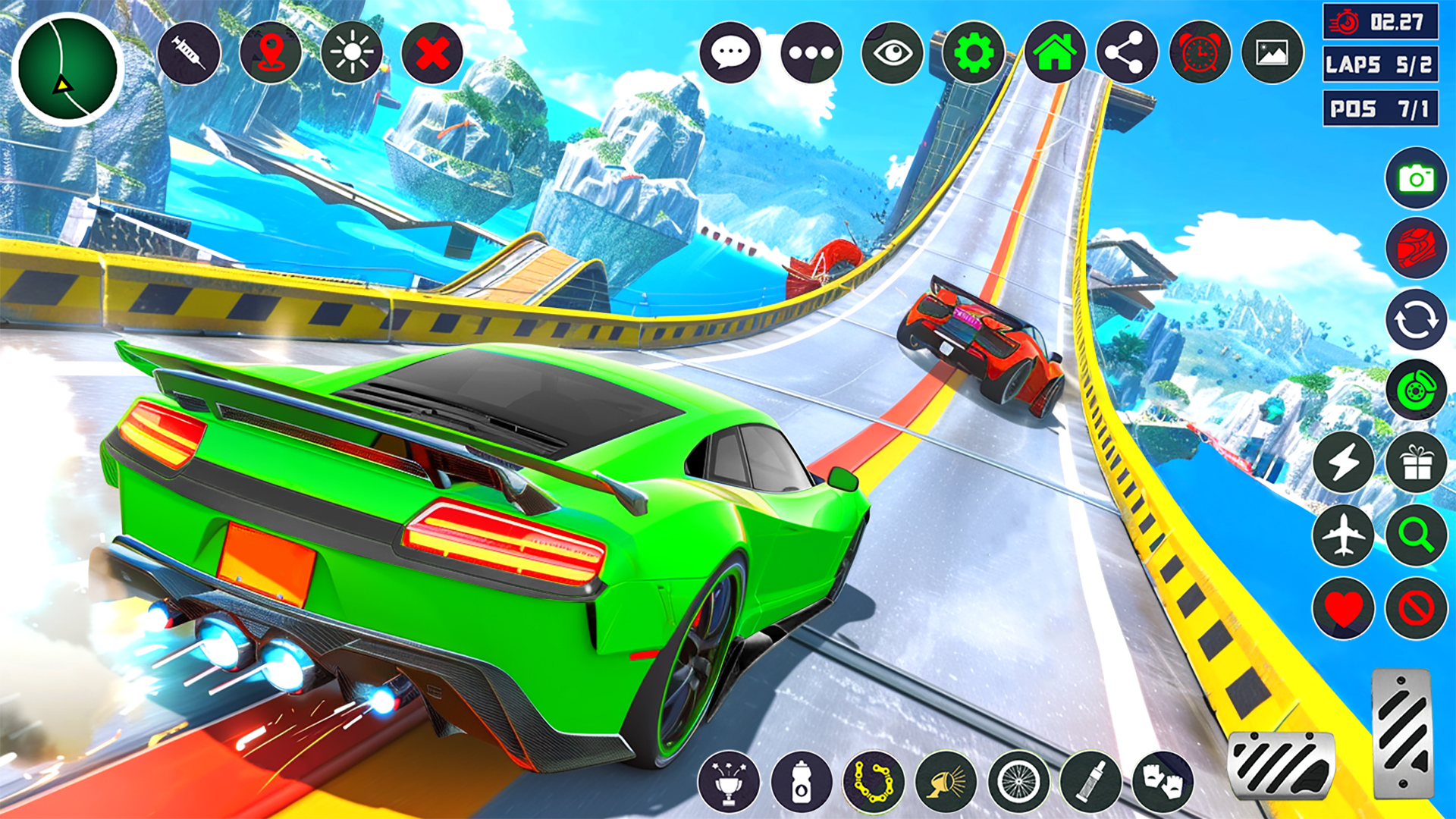
Task: Toggle the sun brightness icon
Action: (352, 53)
